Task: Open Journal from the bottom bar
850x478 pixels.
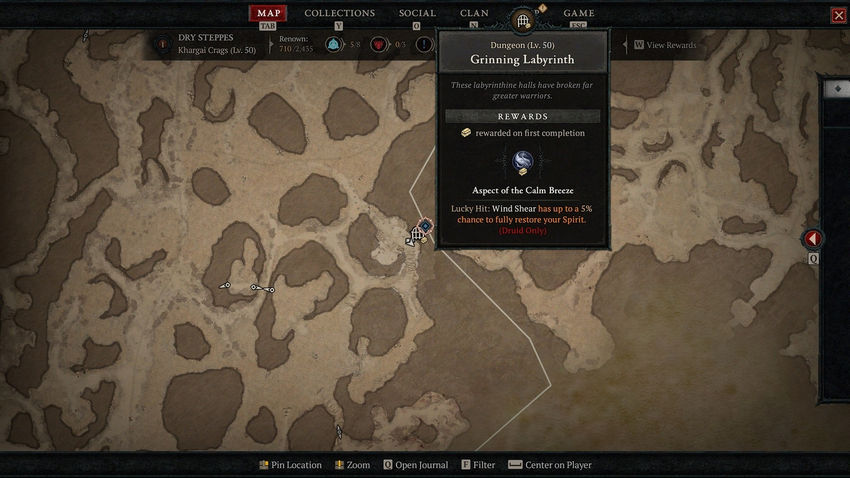Action: [415, 465]
